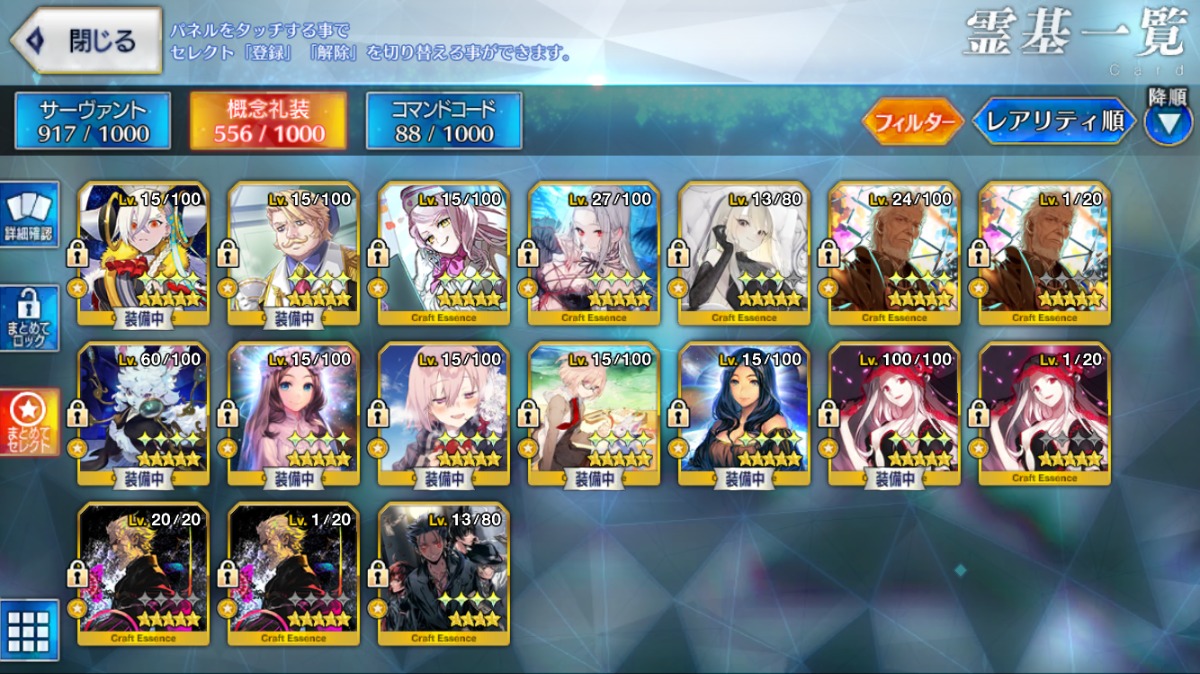
Task: Pick the blonde mustached gentleman card
Action: tap(294, 253)
